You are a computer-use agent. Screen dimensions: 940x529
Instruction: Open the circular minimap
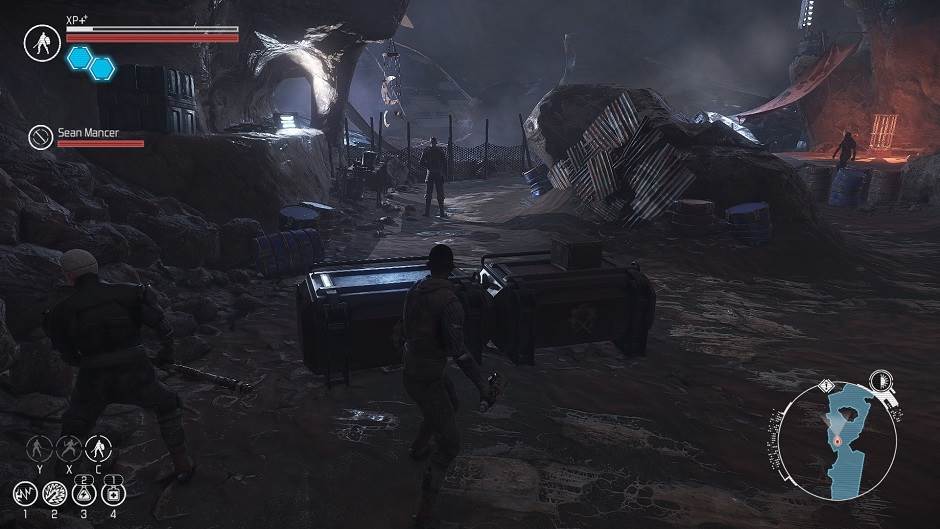(838, 442)
